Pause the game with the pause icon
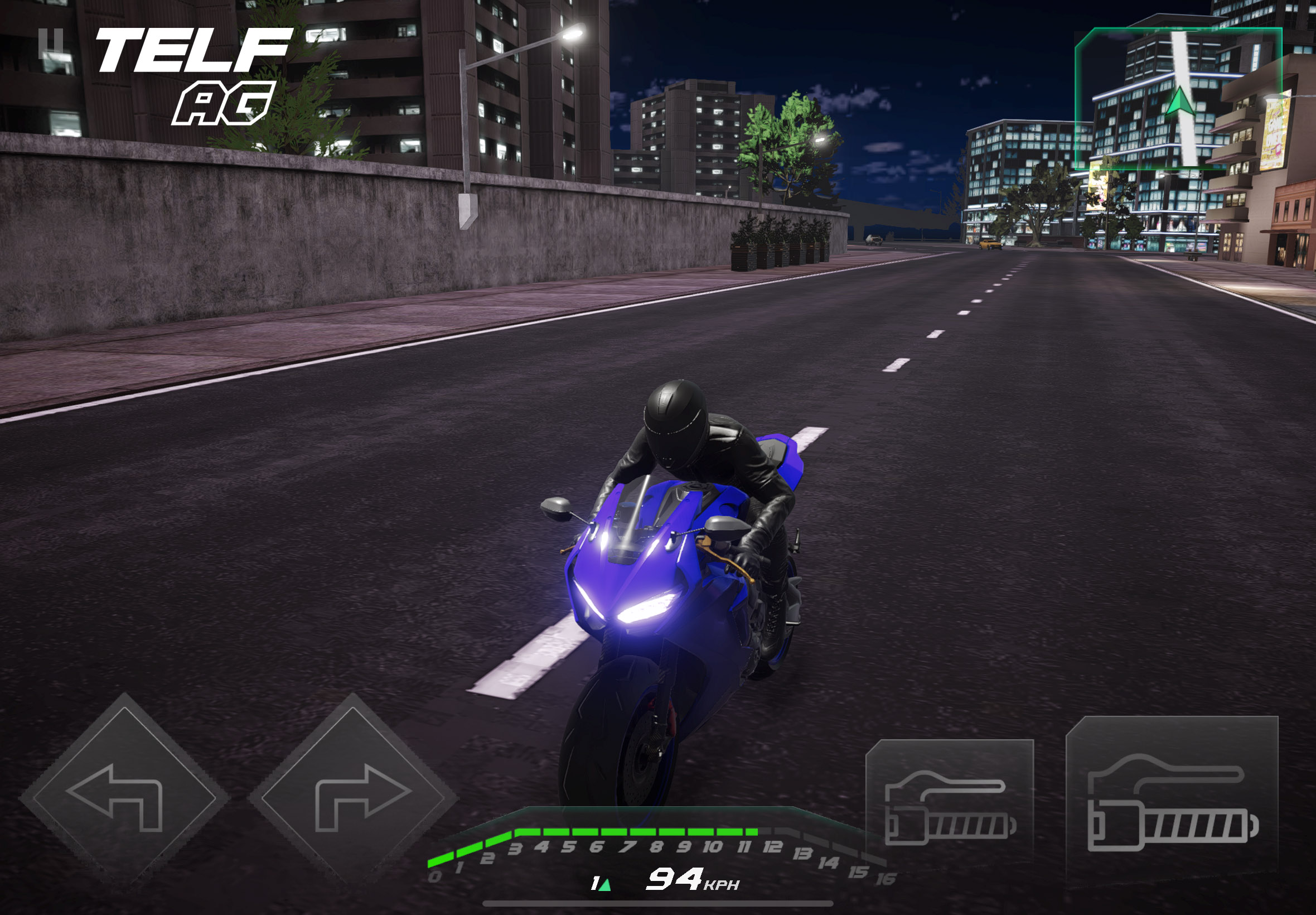 pyautogui.click(x=50, y=43)
